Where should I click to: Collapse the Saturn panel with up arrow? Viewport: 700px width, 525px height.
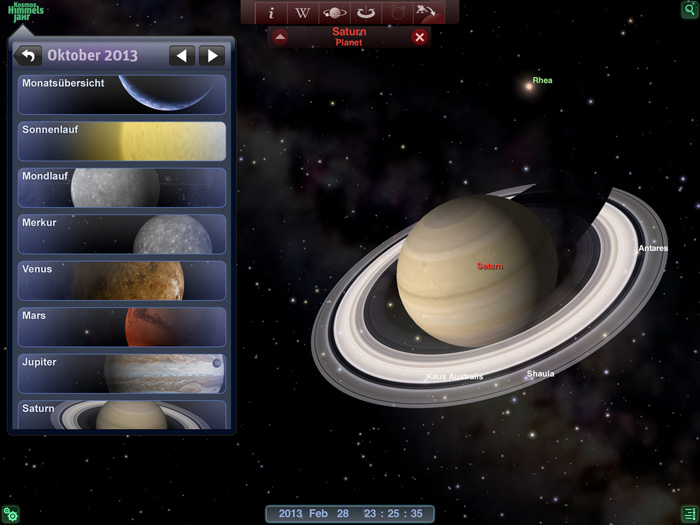click(x=280, y=38)
